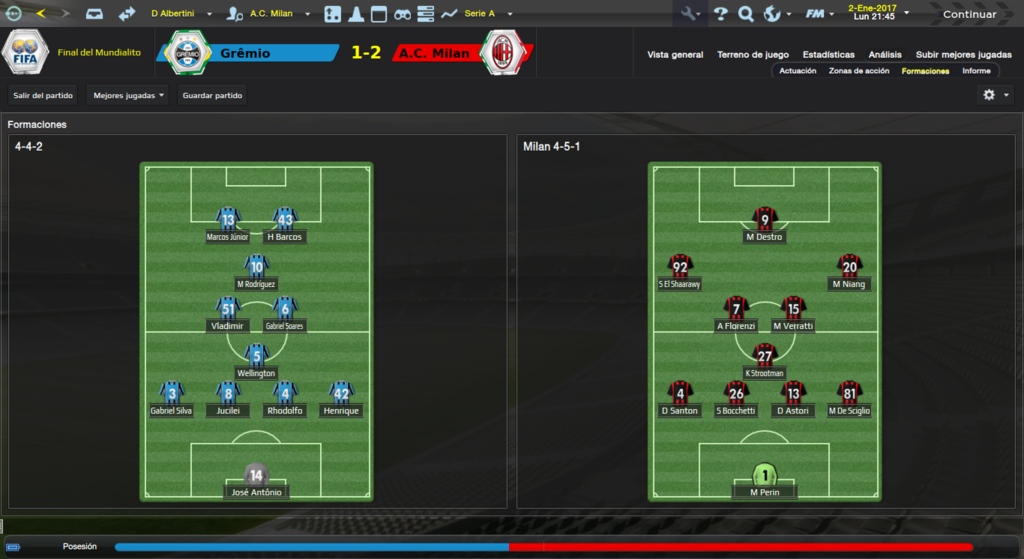Open the FM menu
Viewport: 1024px width, 559px height.
pyautogui.click(x=820, y=14)
